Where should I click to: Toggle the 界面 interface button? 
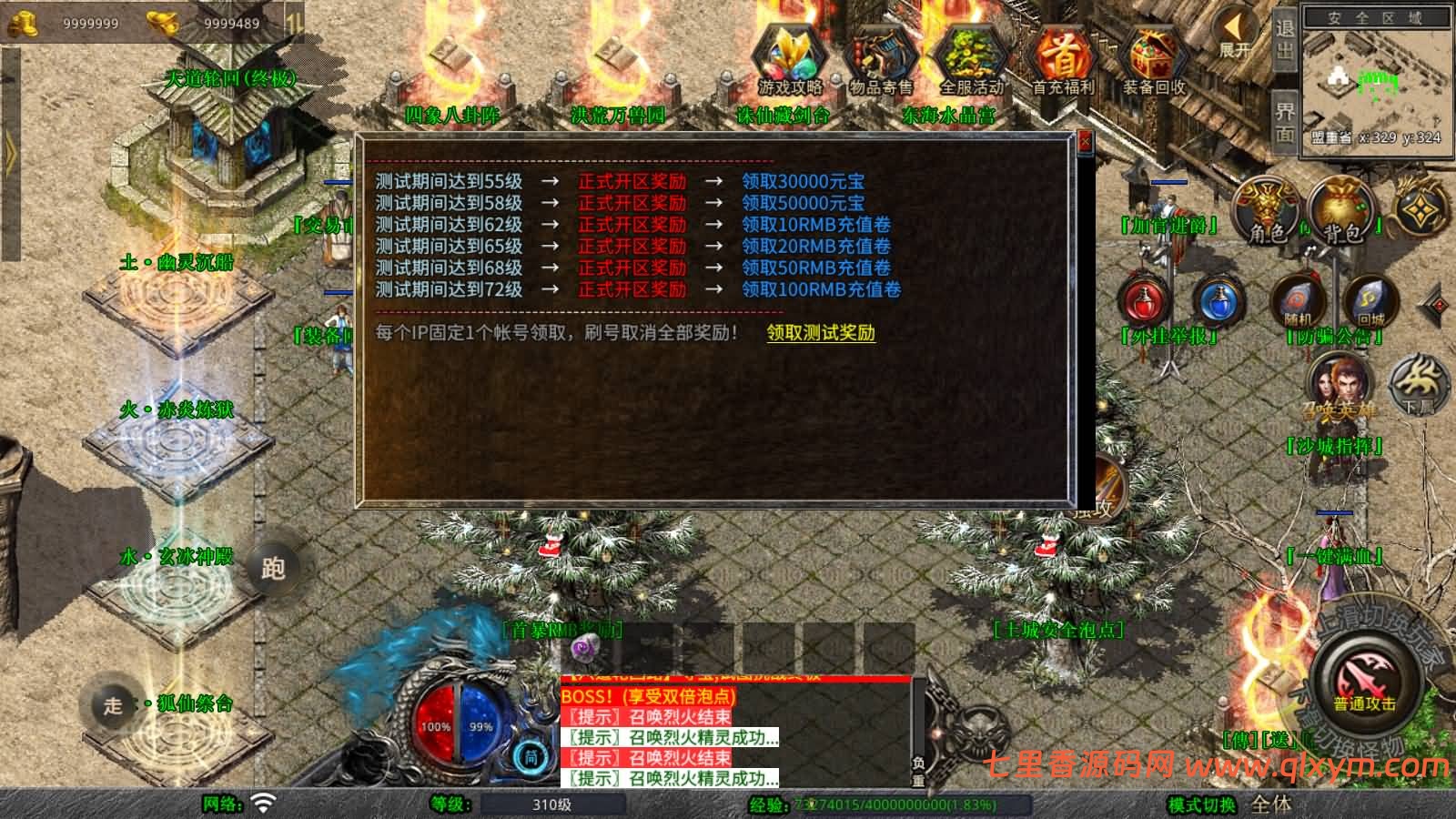point(1284,122)
